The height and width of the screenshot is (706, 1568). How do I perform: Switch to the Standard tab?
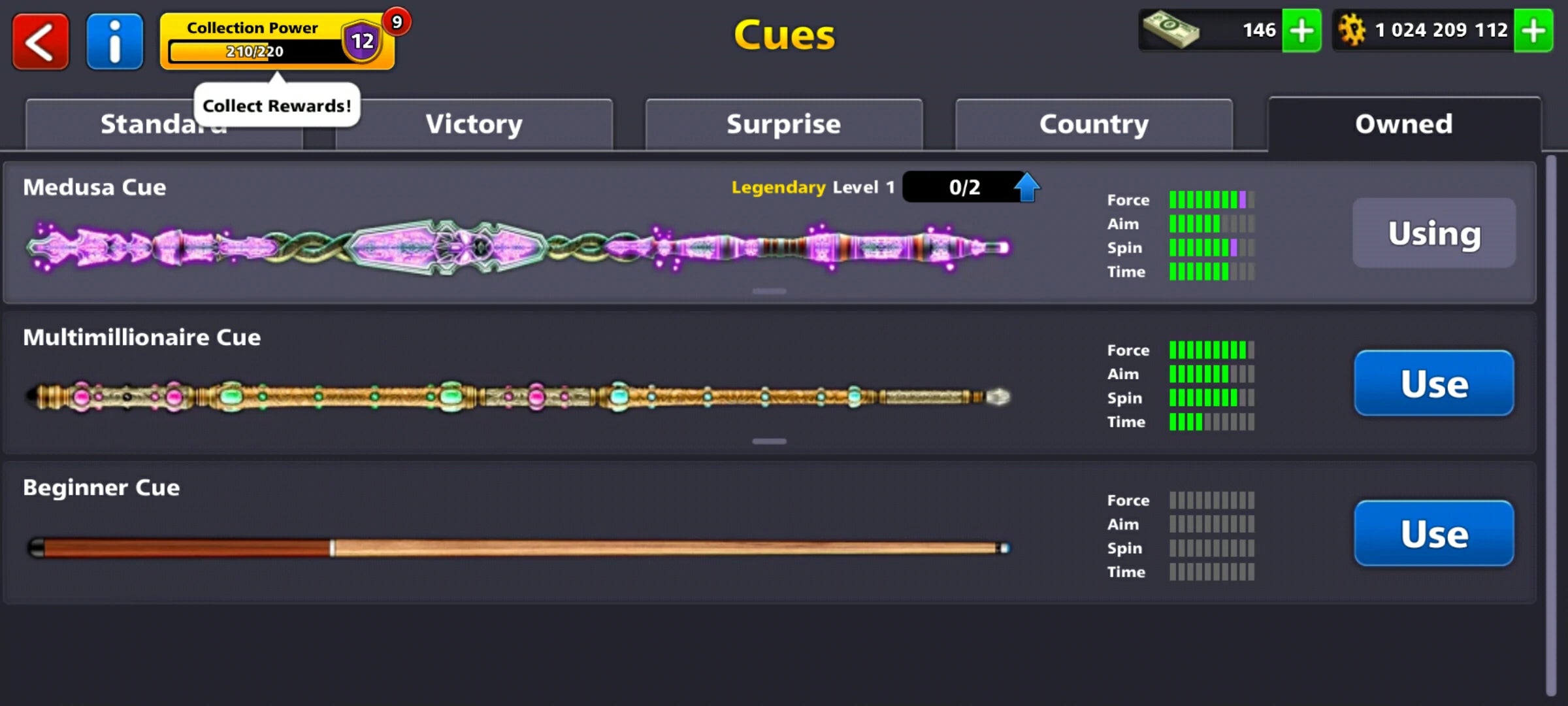coord(164,124)
